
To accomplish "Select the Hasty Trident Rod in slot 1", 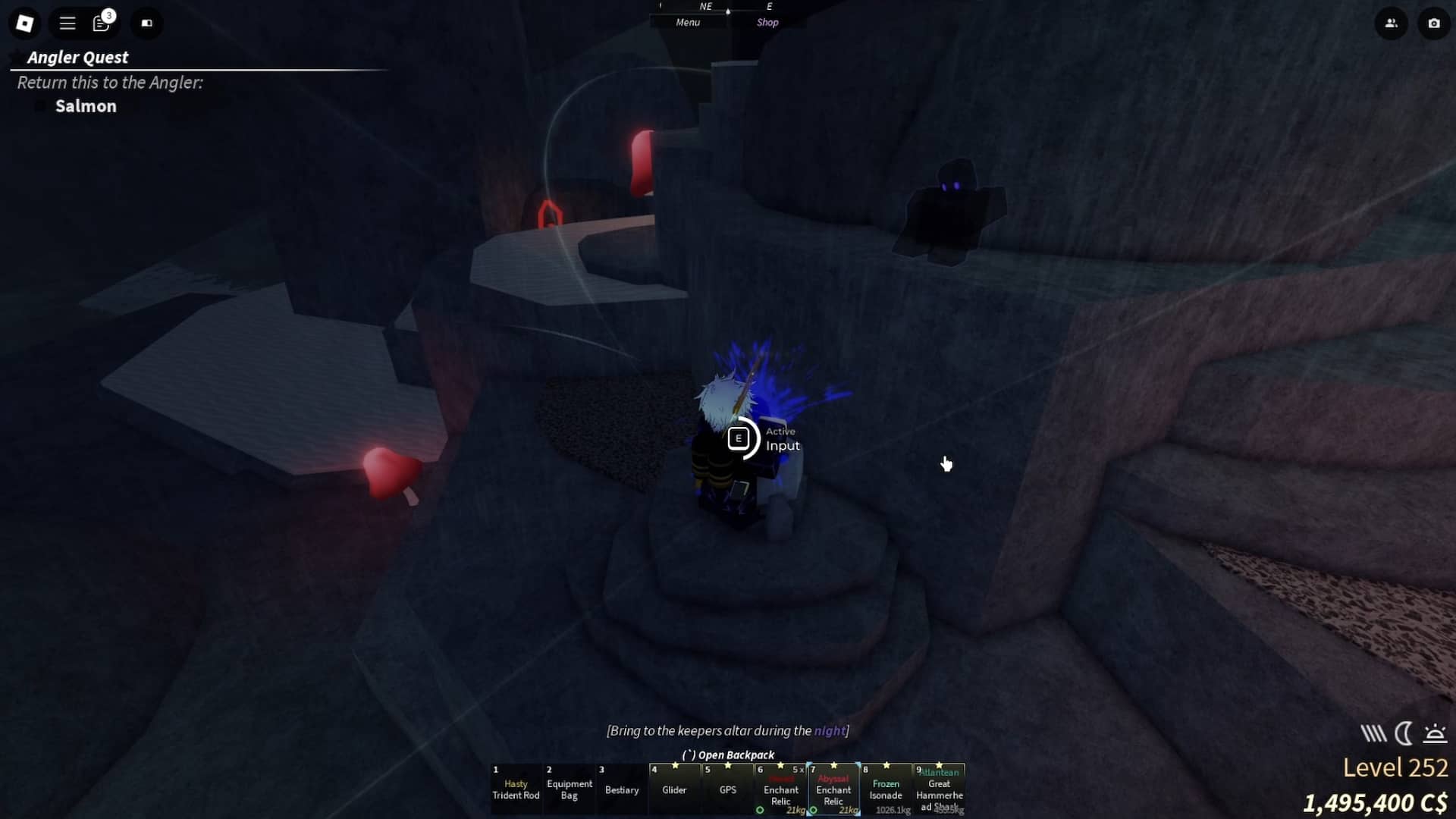I will (516, 790).
